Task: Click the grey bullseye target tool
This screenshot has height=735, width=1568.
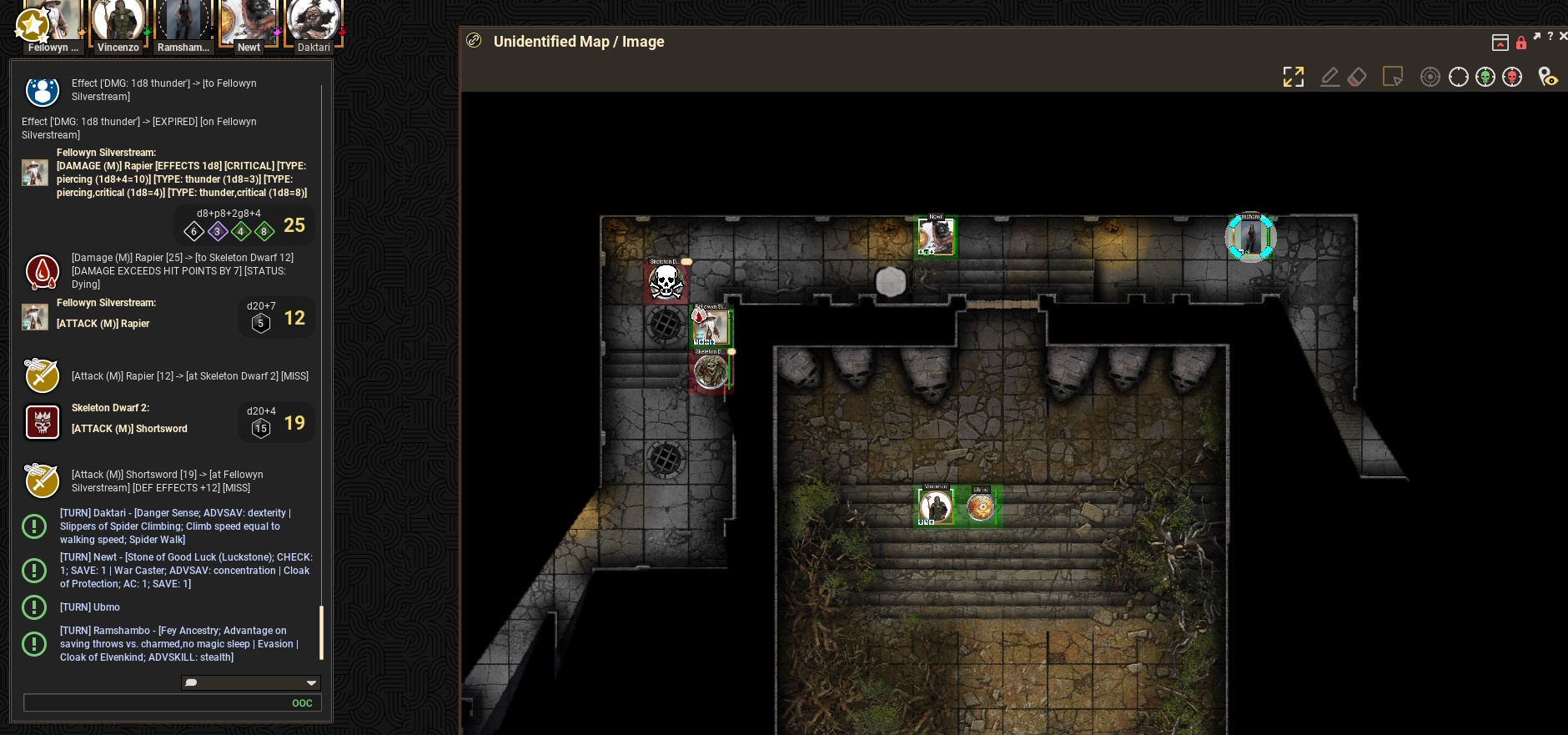Action: click(1430, 78)
